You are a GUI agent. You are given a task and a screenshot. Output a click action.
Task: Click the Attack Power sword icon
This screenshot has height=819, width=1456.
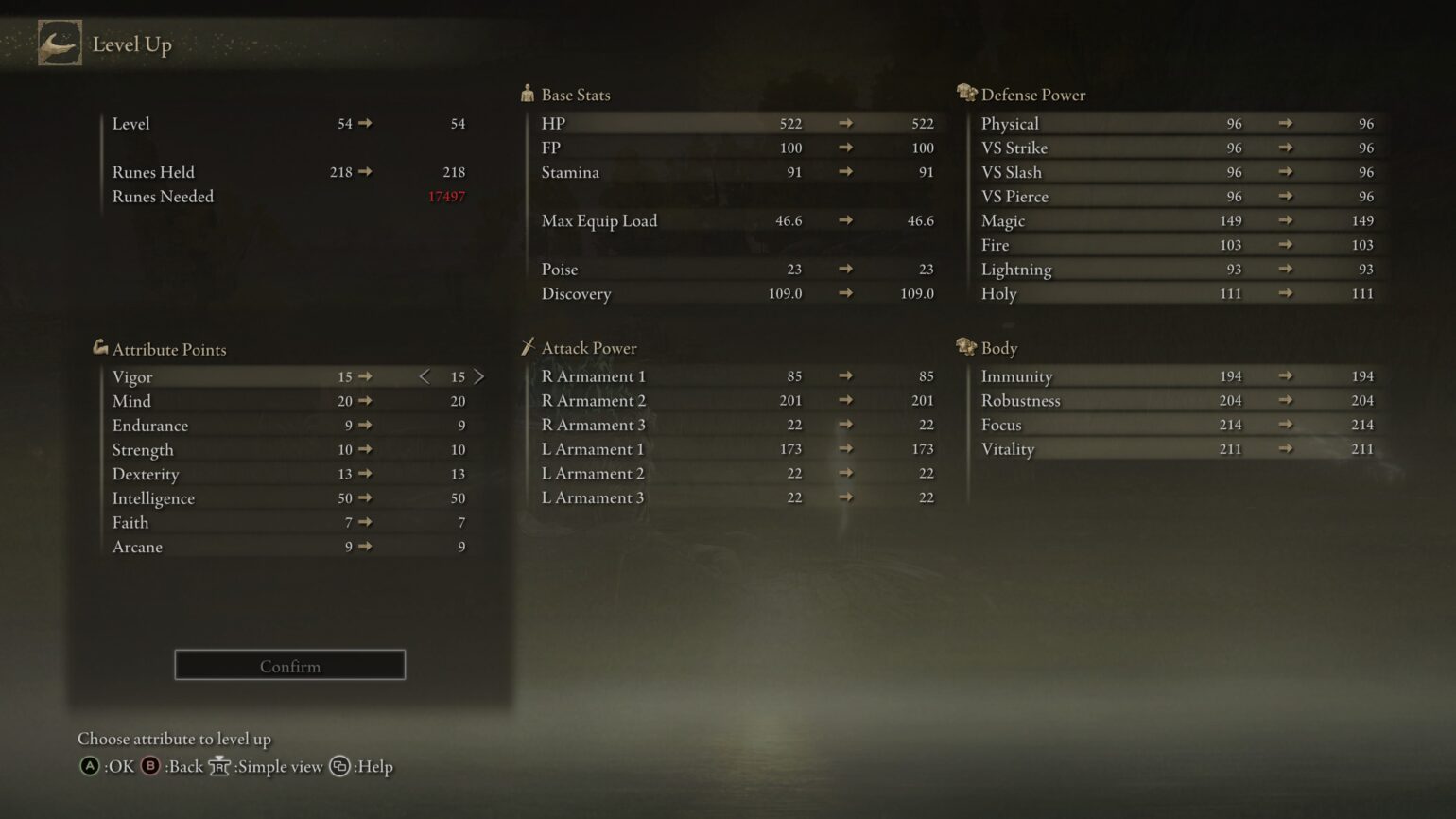tap(528, 346)
